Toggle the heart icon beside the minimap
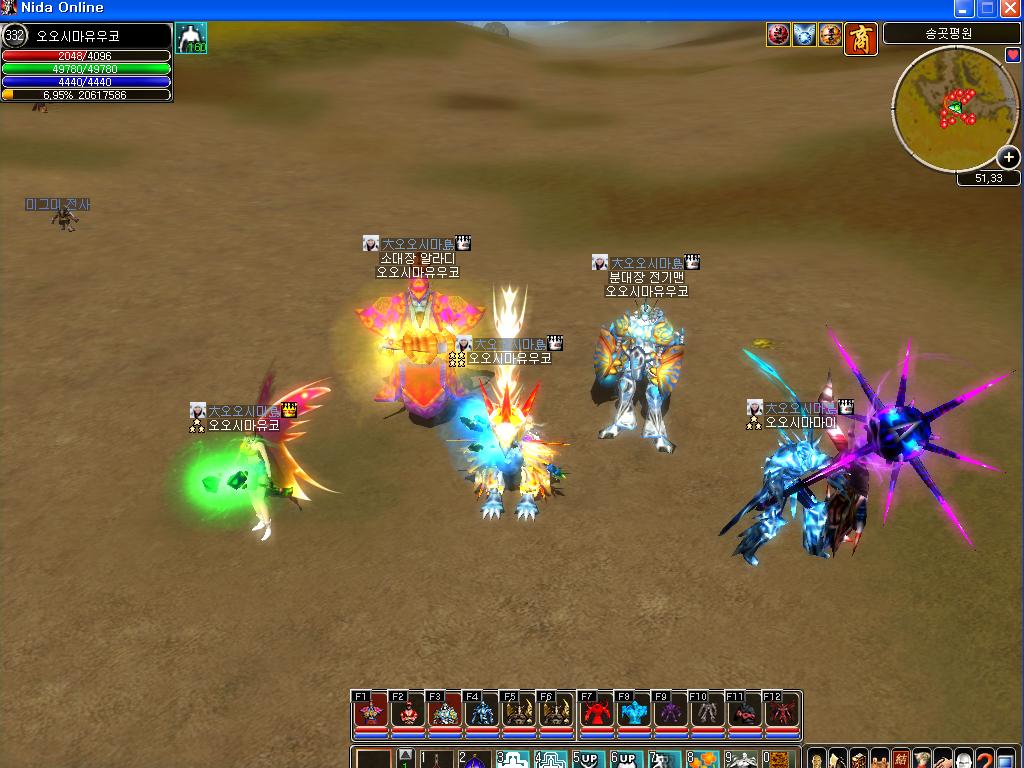 tap(1012, 54)
